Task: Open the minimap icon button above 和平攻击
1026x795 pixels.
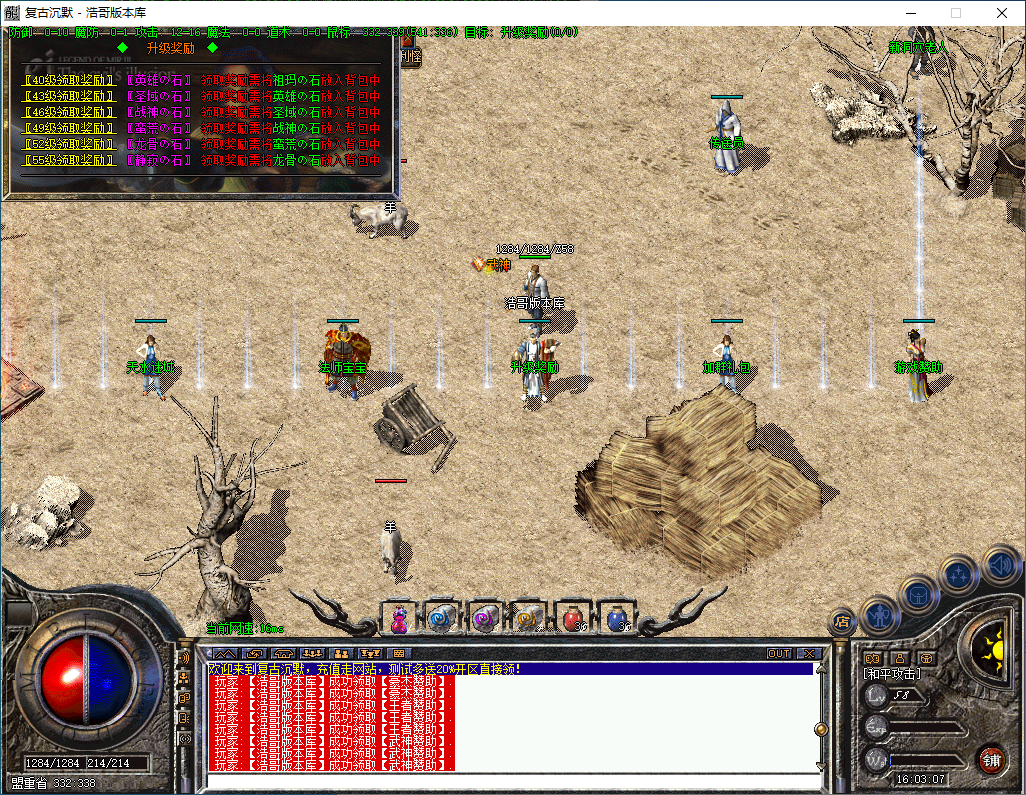Action: click(872, 658)
